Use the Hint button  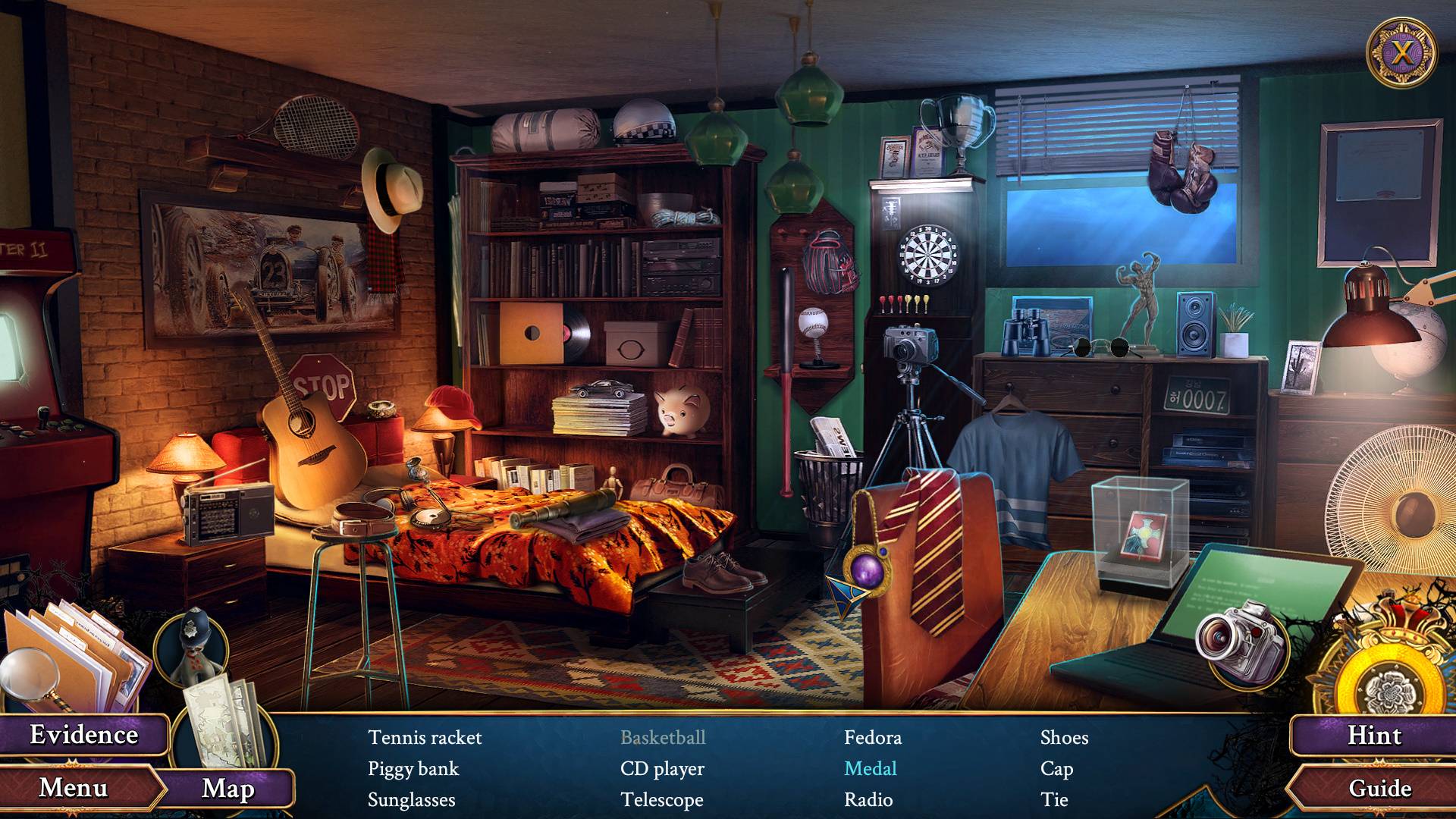pos(1374,735)
